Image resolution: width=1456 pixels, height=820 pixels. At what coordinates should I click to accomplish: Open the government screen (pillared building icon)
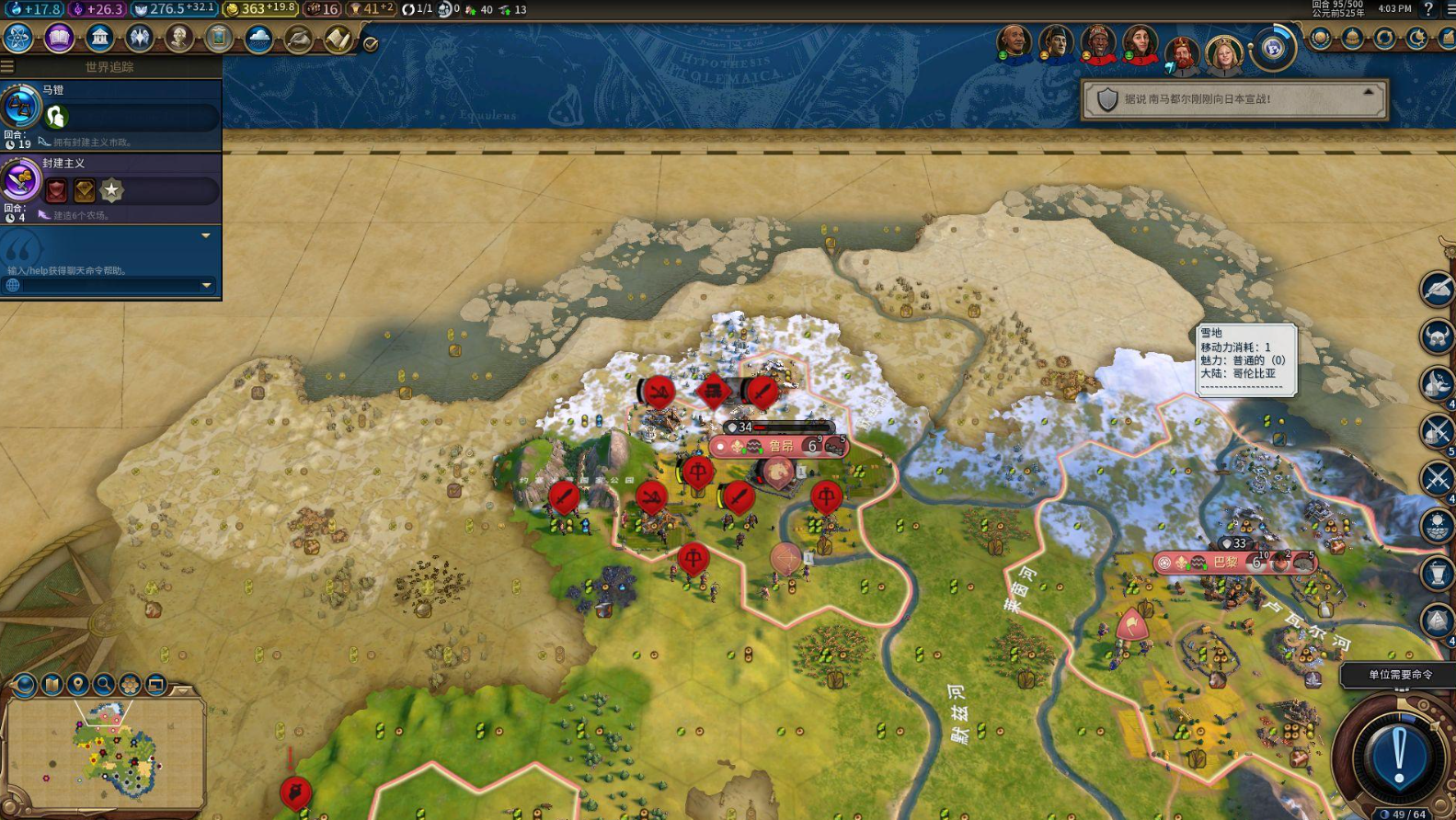(99, 39)
